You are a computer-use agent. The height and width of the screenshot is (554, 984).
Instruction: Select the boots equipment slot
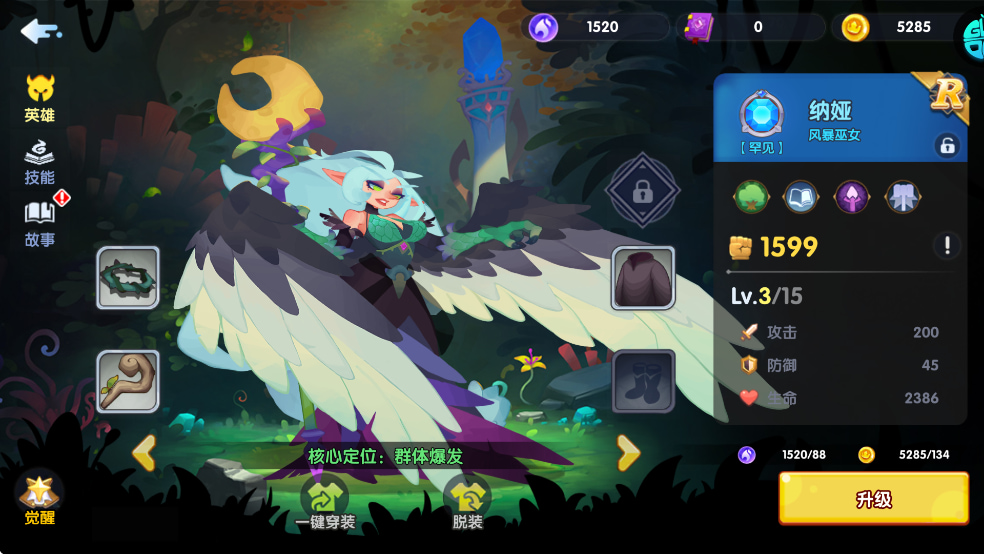[643, 381]
